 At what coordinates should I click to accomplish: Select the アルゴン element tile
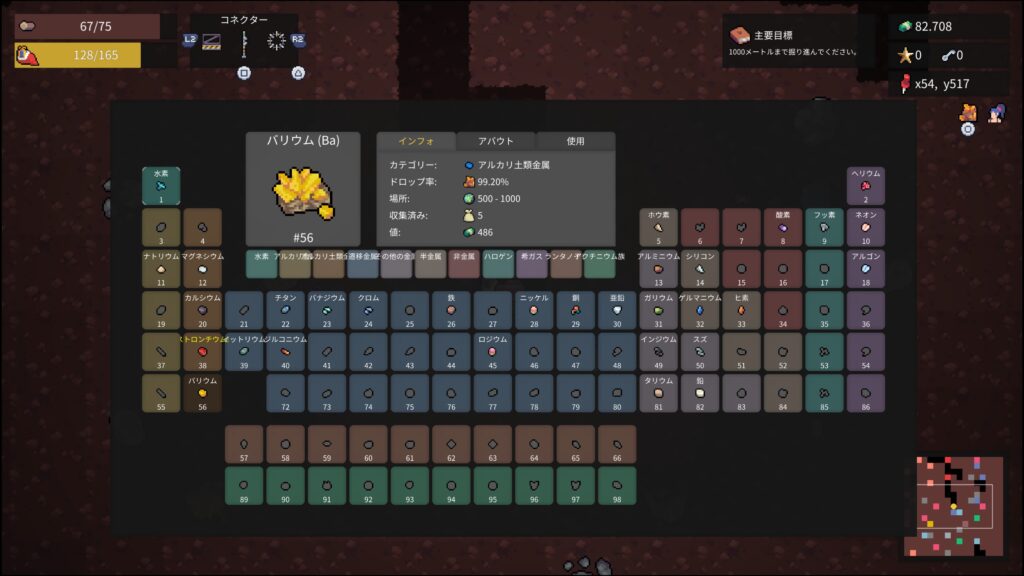click(x=866, y=269)
